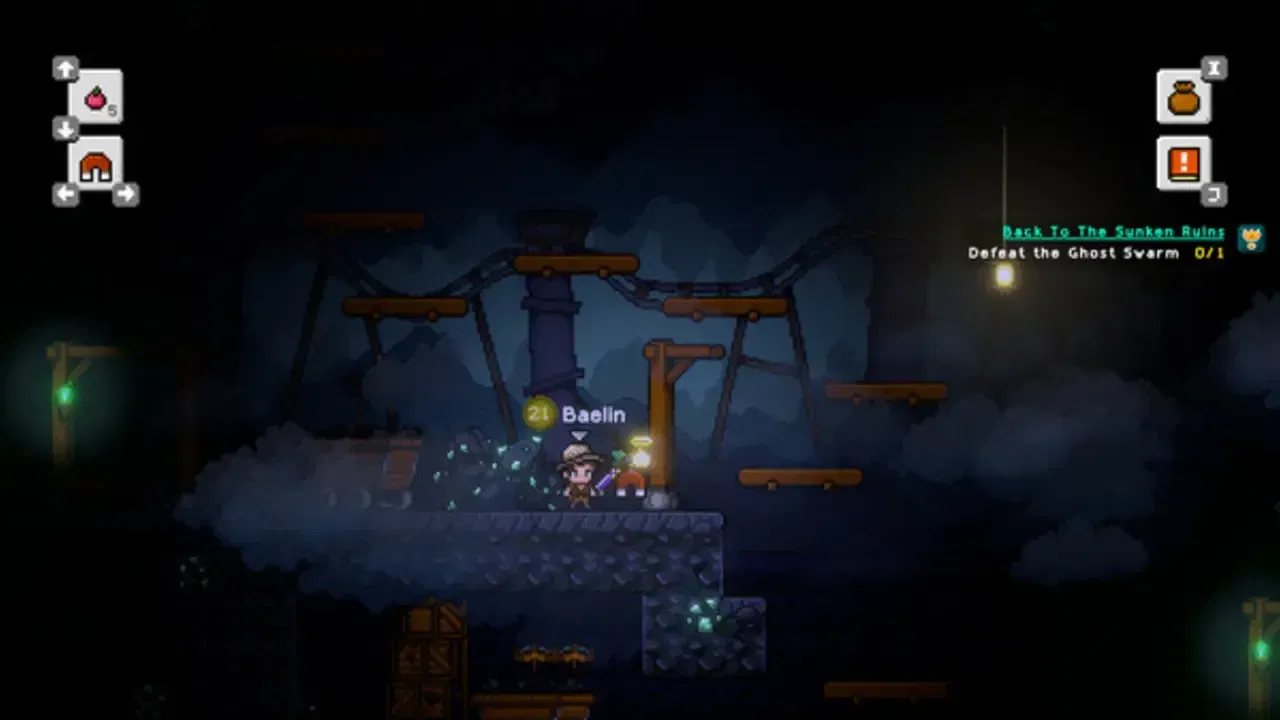This screenshot has width=1280, height=720.
Task: Open the Back To The Sunken Ruins quest
Action: pos(1111,231)
